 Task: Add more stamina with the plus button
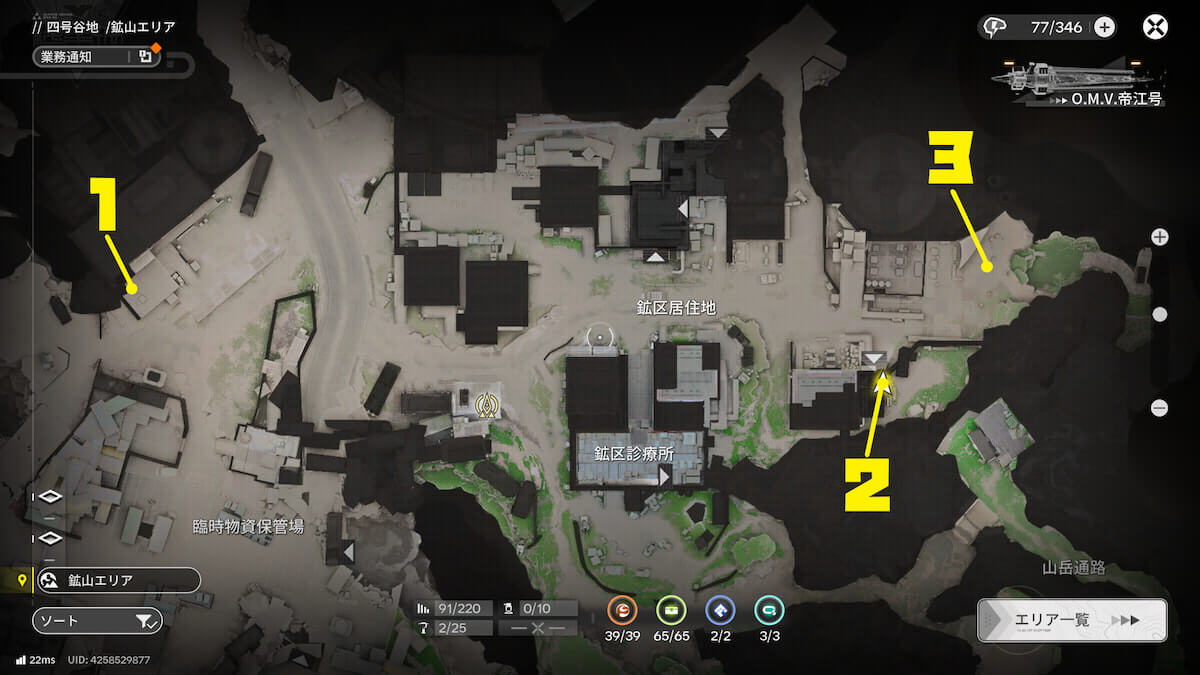(x=1104, y=27)
